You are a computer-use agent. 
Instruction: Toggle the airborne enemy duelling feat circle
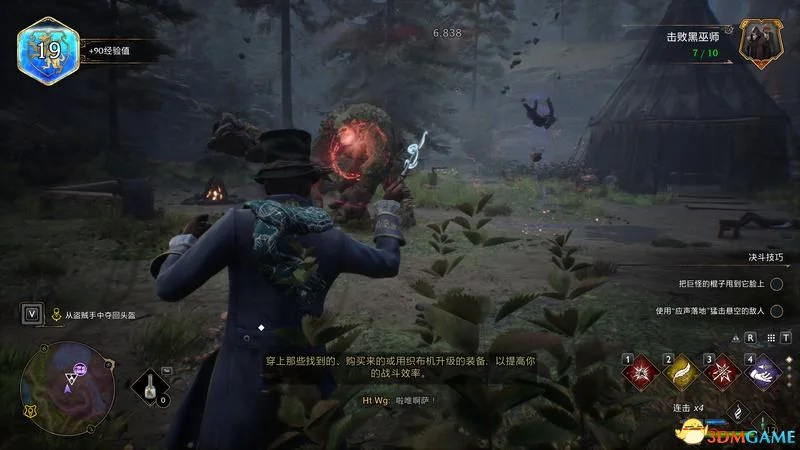click(775, 311)
